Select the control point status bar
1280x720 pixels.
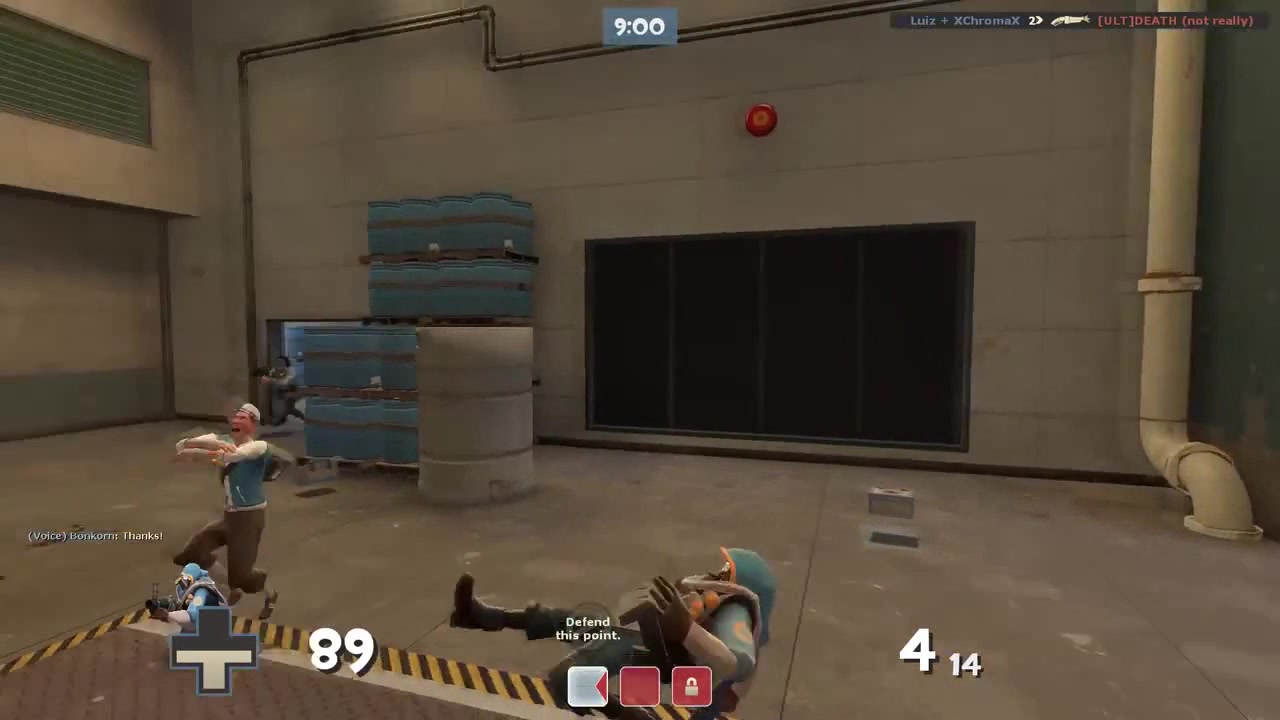click(639, 685)
